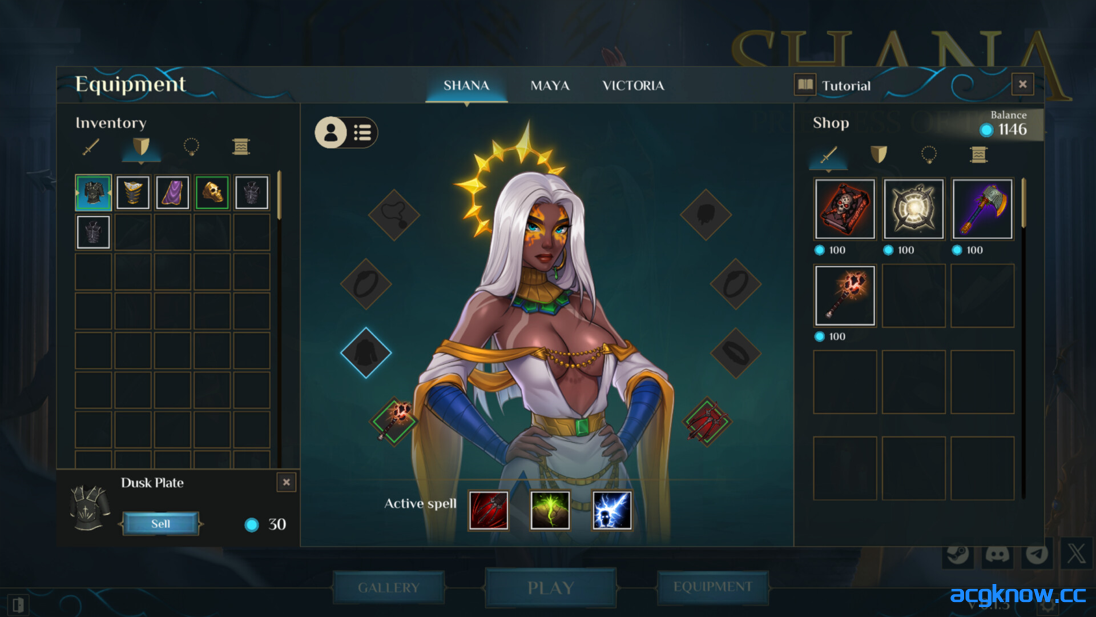This screenshot has width=1096, height=617.
Task: Select the golden skull mask in inventory
Action: (x=212, y=192)
